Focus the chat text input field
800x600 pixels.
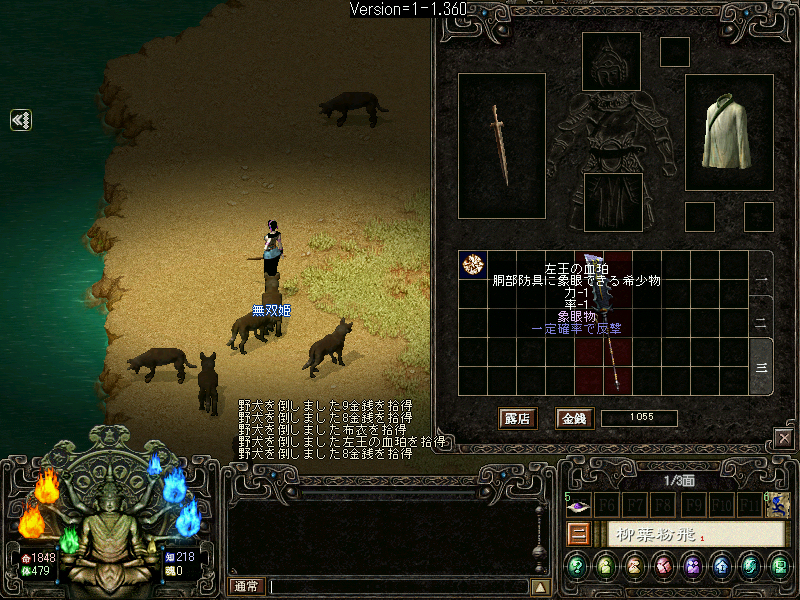398,587
